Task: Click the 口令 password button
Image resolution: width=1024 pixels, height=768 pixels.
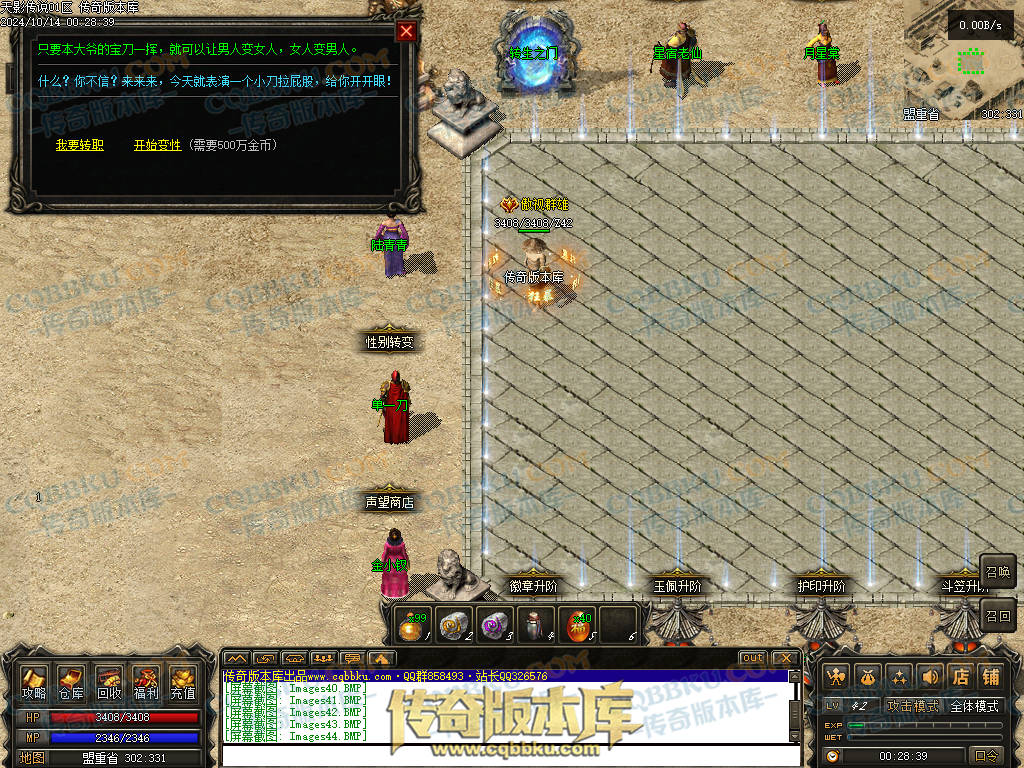Action: pyautogui.click(x=986, y=756)
